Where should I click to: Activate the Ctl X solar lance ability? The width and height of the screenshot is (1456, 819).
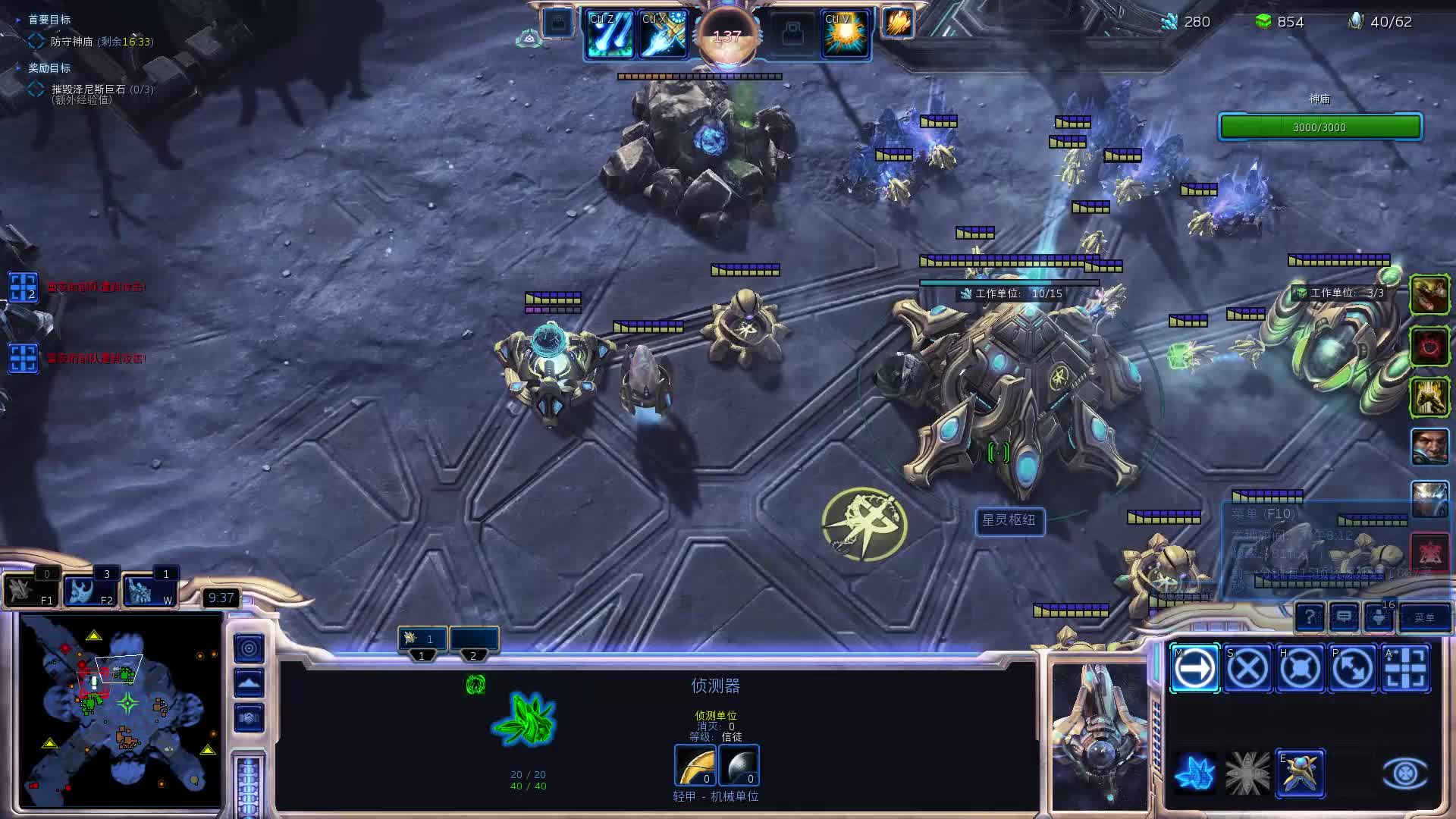click(x=663, y=35)
